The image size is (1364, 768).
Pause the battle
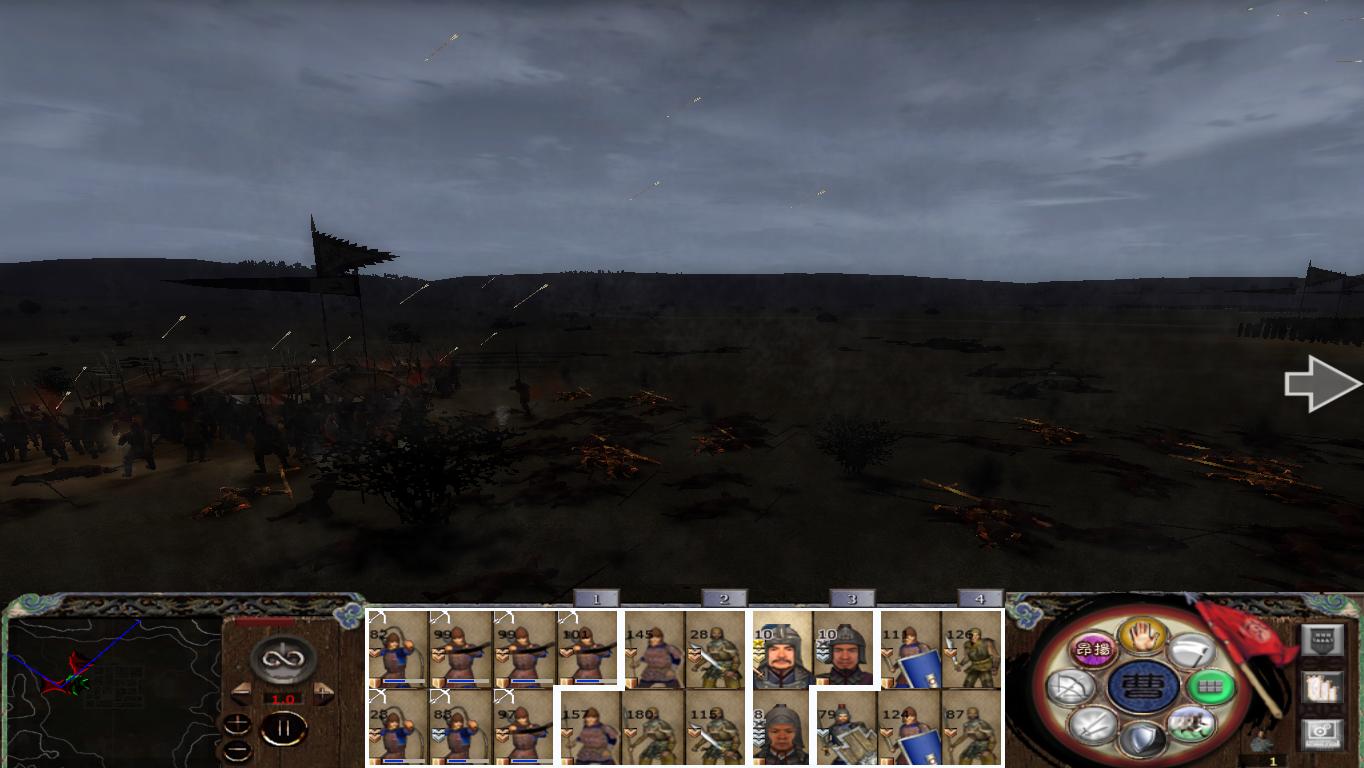284,726
